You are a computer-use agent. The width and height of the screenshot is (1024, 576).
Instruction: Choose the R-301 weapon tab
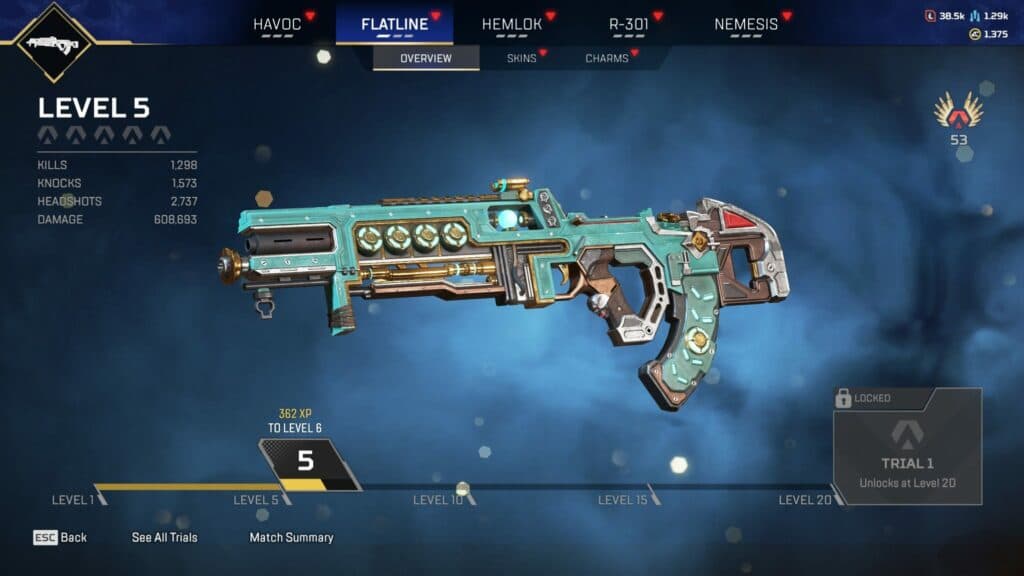(x=631, y=24)
